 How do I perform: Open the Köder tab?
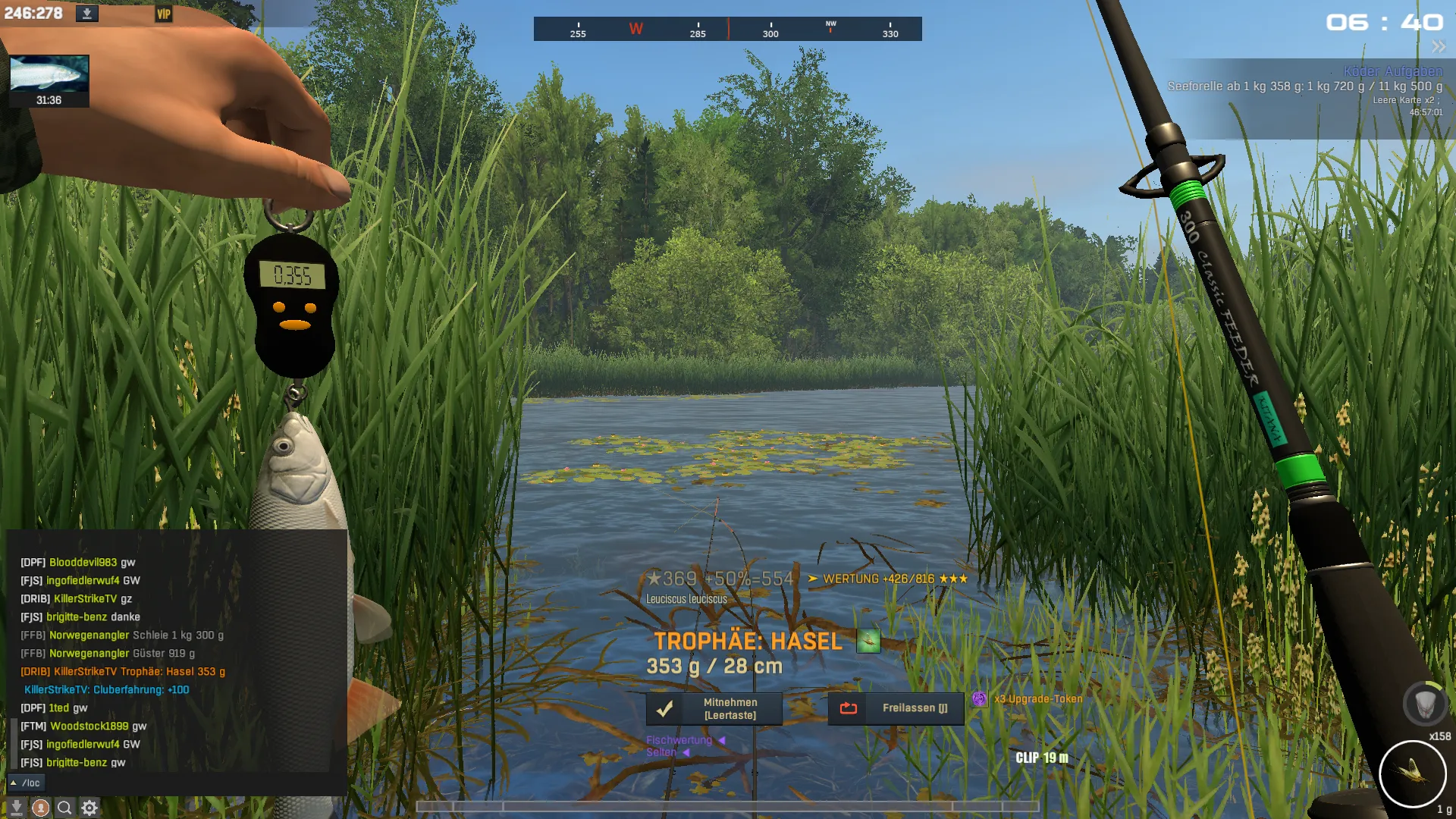(1361, 71)
